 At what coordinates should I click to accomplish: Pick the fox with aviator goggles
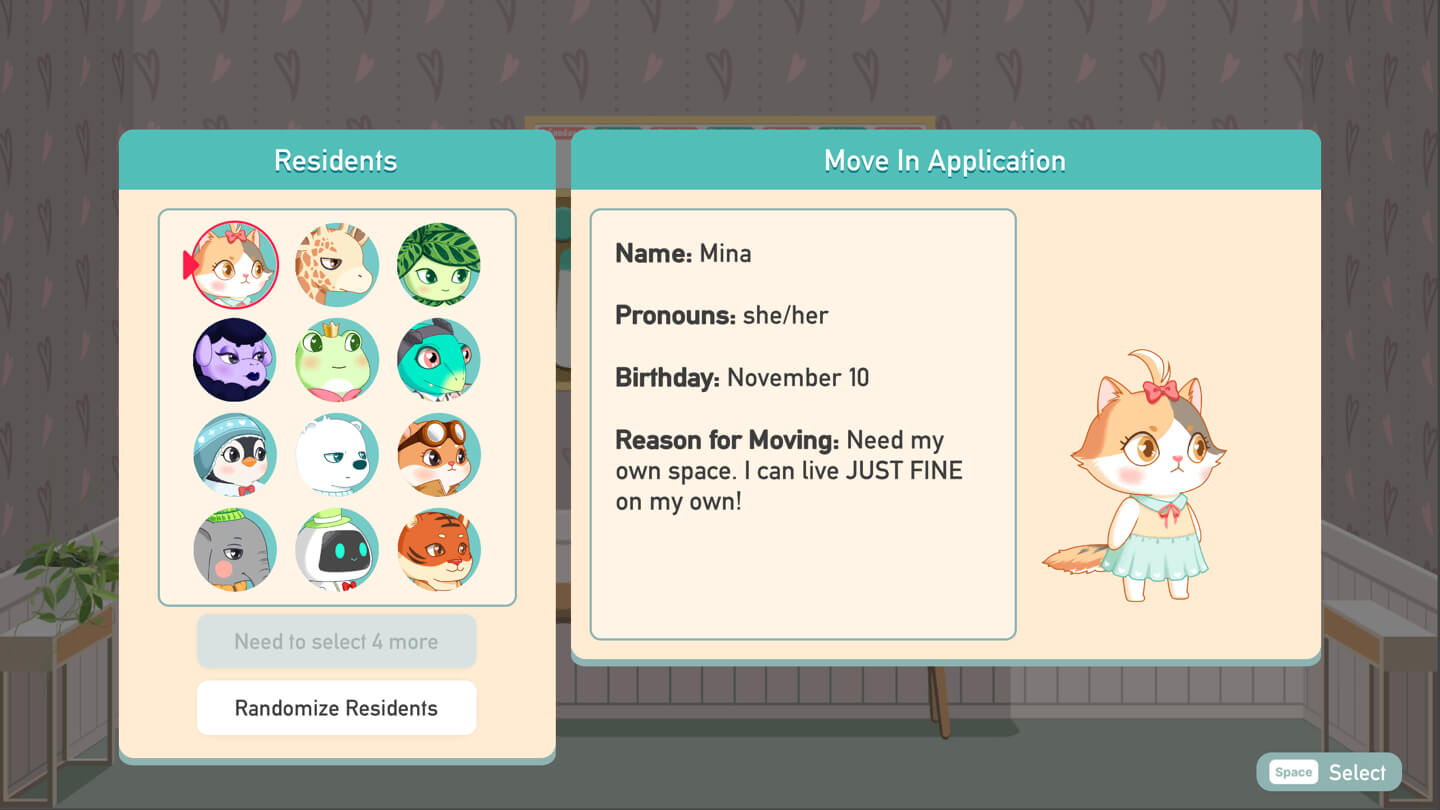pos(439,455)
